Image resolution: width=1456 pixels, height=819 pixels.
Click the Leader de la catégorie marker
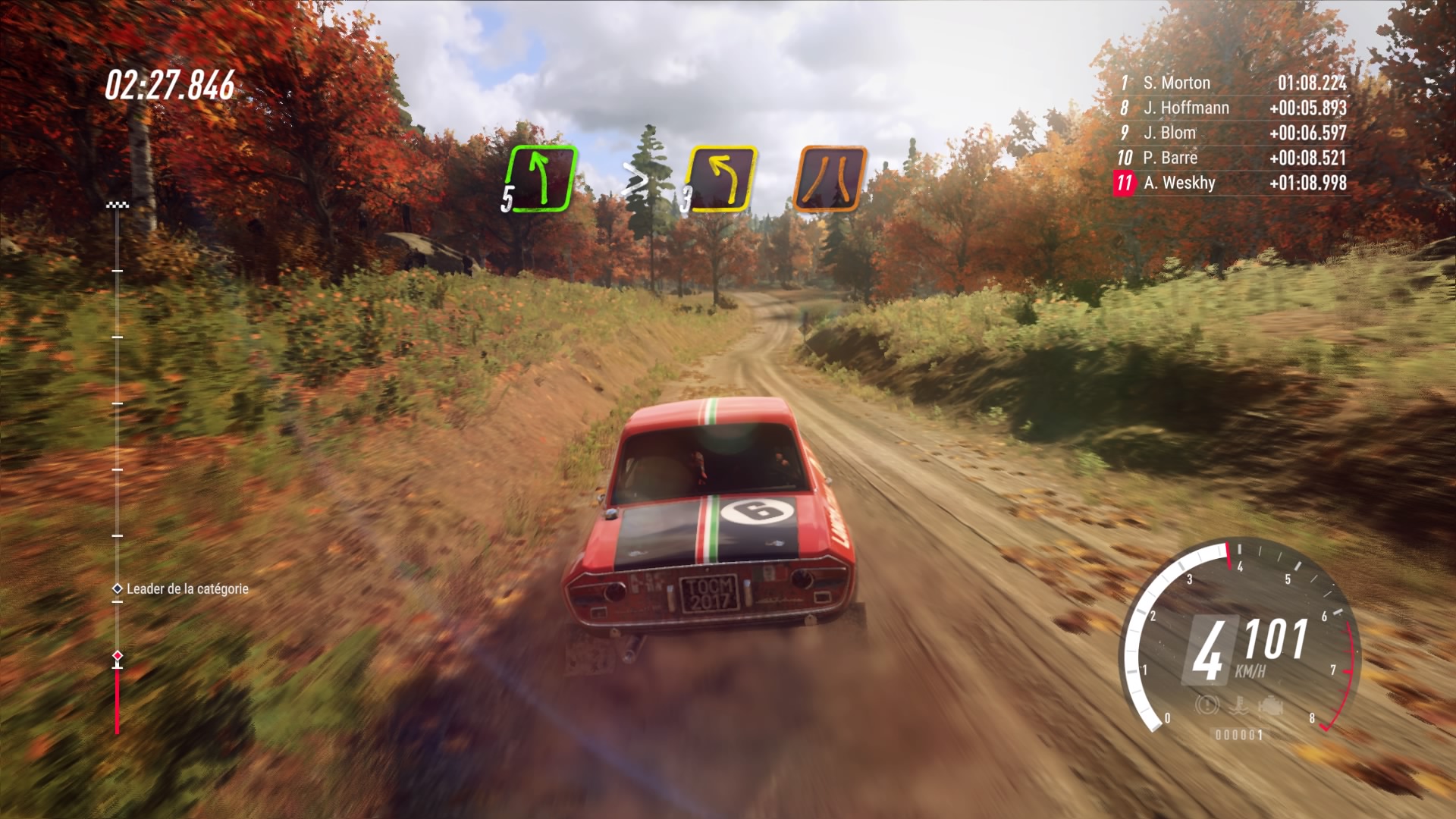point(118,588)
